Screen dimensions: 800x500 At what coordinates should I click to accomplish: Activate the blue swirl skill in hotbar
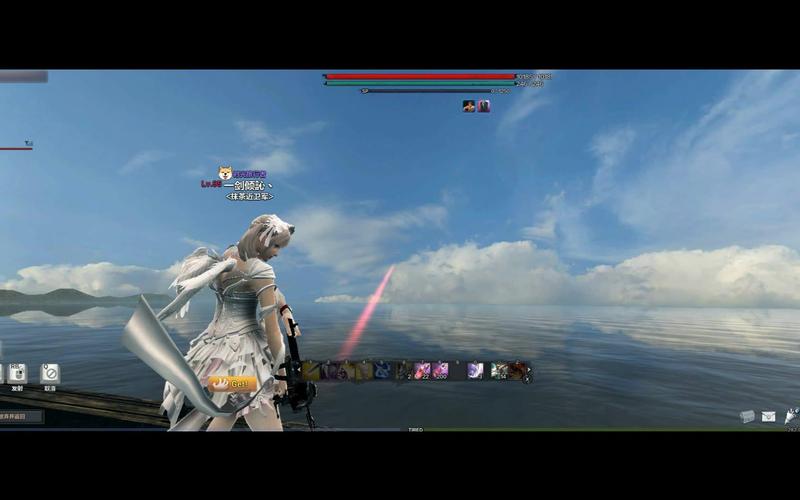pyautogui.click(x=382, y=371)
